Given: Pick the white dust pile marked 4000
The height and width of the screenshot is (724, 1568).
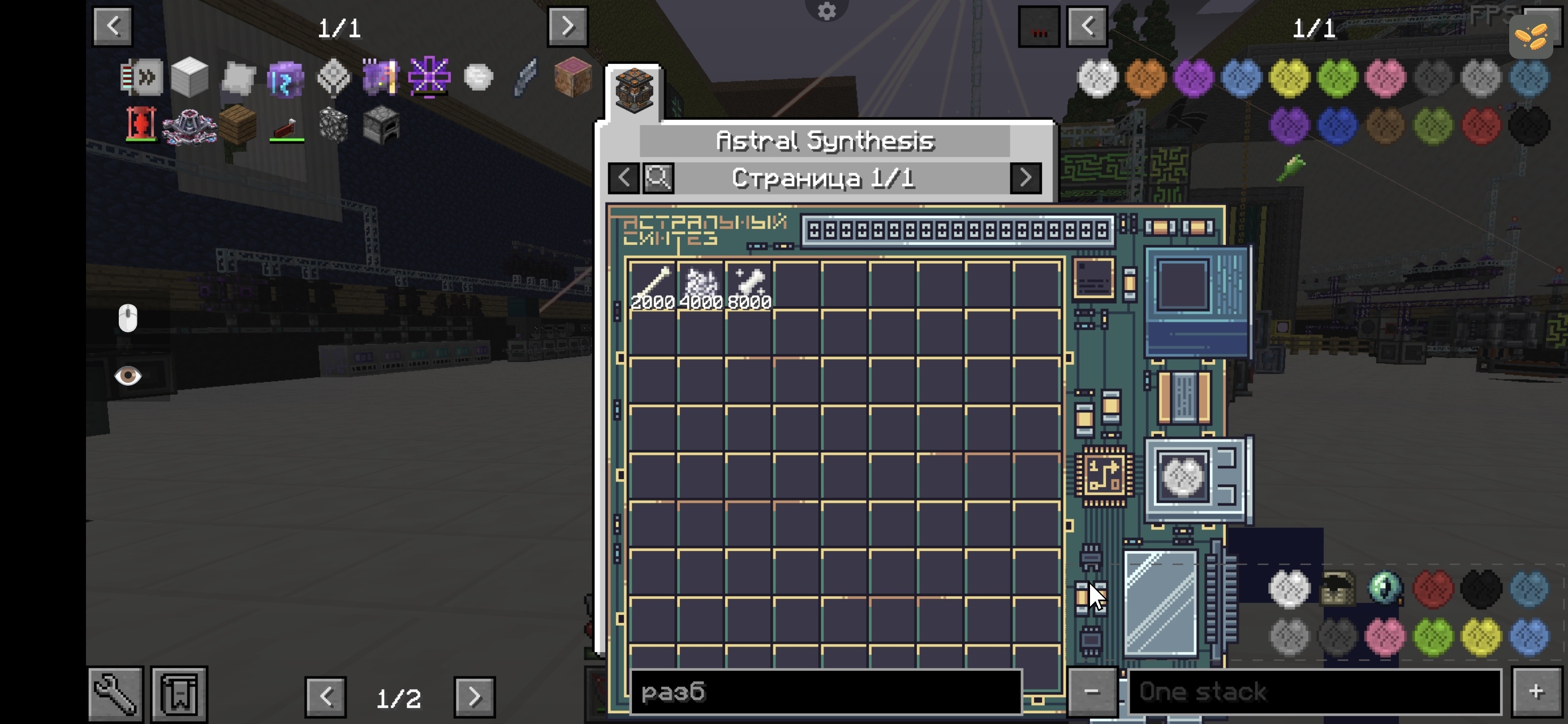Looking at the screenshot, I should (x=701, y=285).
